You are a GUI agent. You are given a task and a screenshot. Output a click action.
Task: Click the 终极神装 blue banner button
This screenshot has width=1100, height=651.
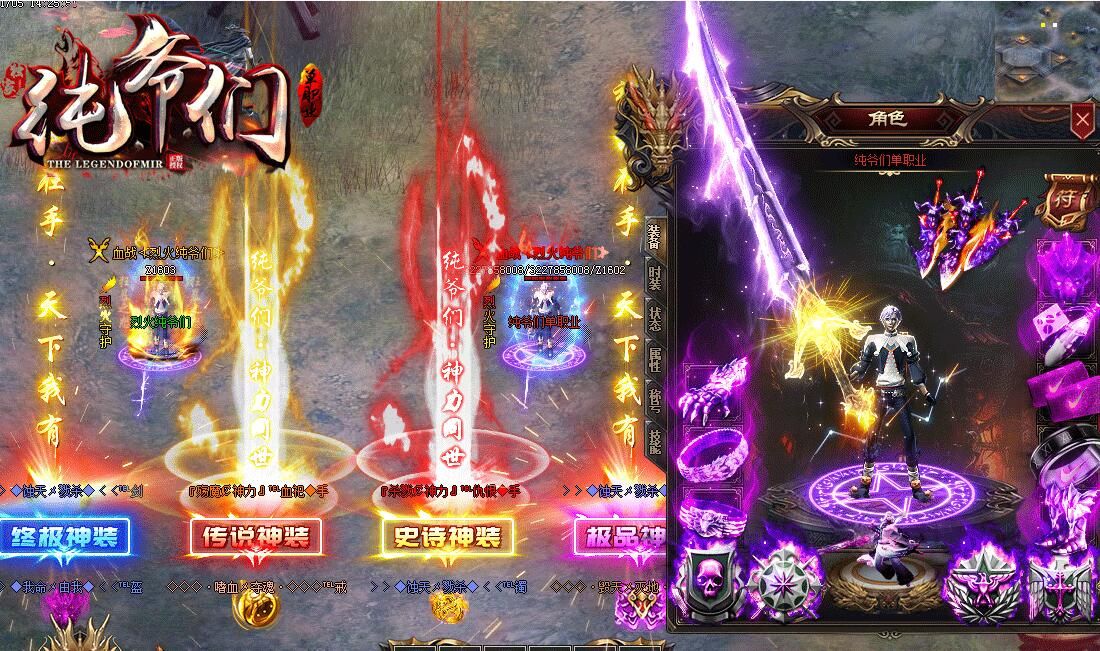coord(65,538)
